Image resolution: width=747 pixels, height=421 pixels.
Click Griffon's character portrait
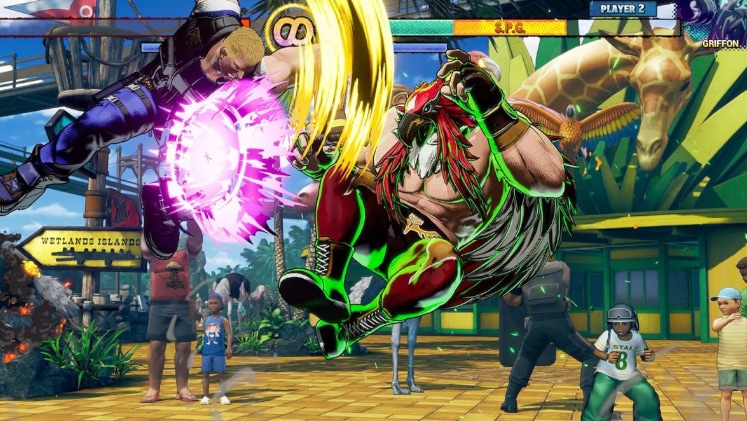tap(714, 20)
